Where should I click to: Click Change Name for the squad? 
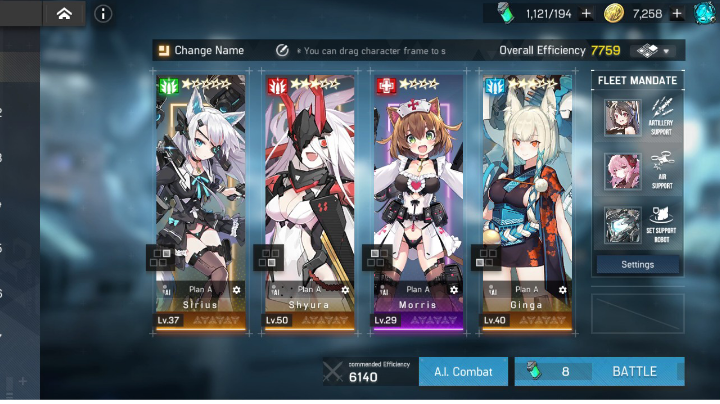point(200,50)
